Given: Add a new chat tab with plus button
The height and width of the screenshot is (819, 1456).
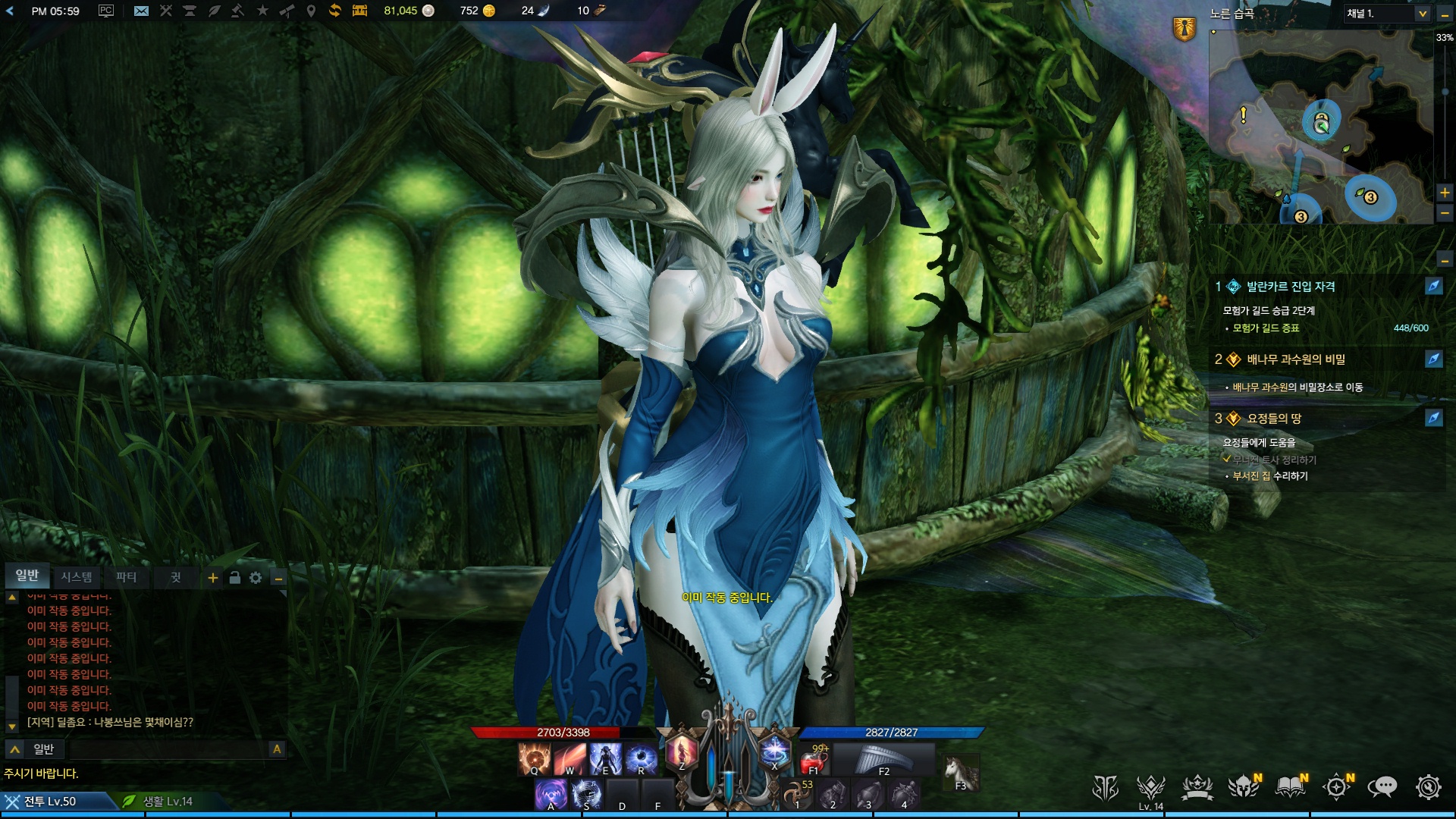Looking at the screenshot, I should point(213,578).
